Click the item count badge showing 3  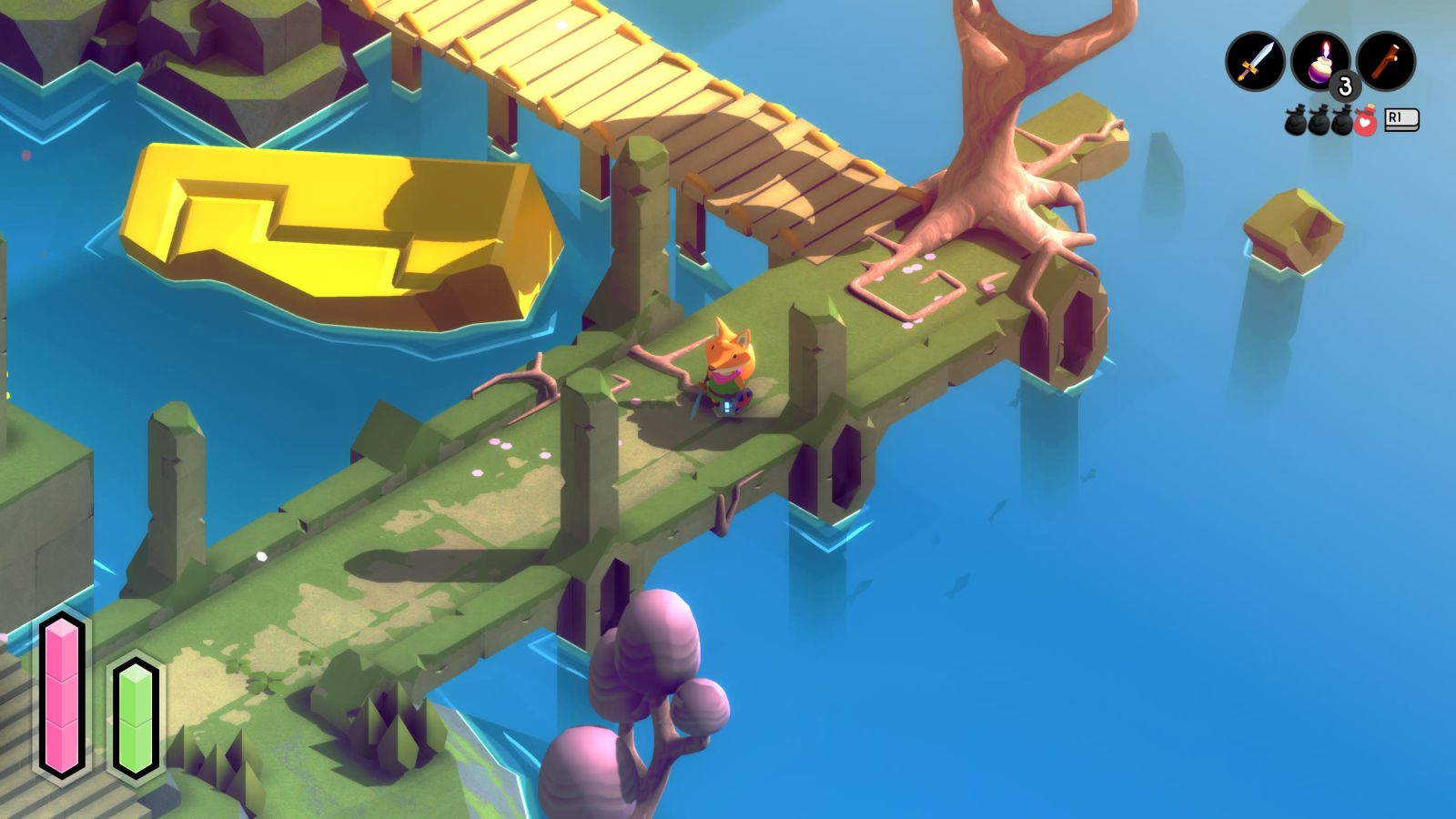click(1342, 83)
